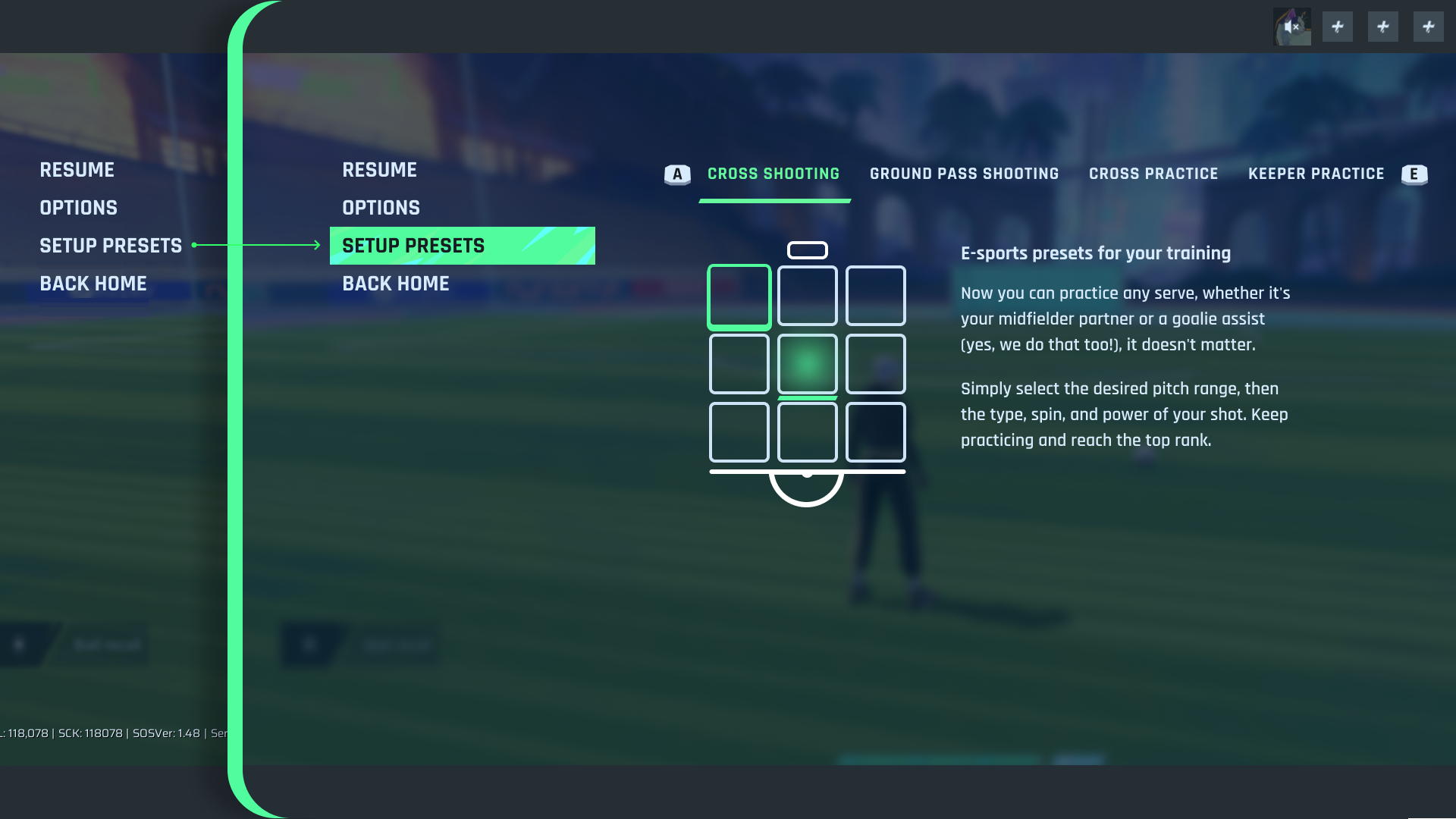Screen dimensions: 1456x819
Task: Click the SOSVer version status text
Action: pos(166,733)
